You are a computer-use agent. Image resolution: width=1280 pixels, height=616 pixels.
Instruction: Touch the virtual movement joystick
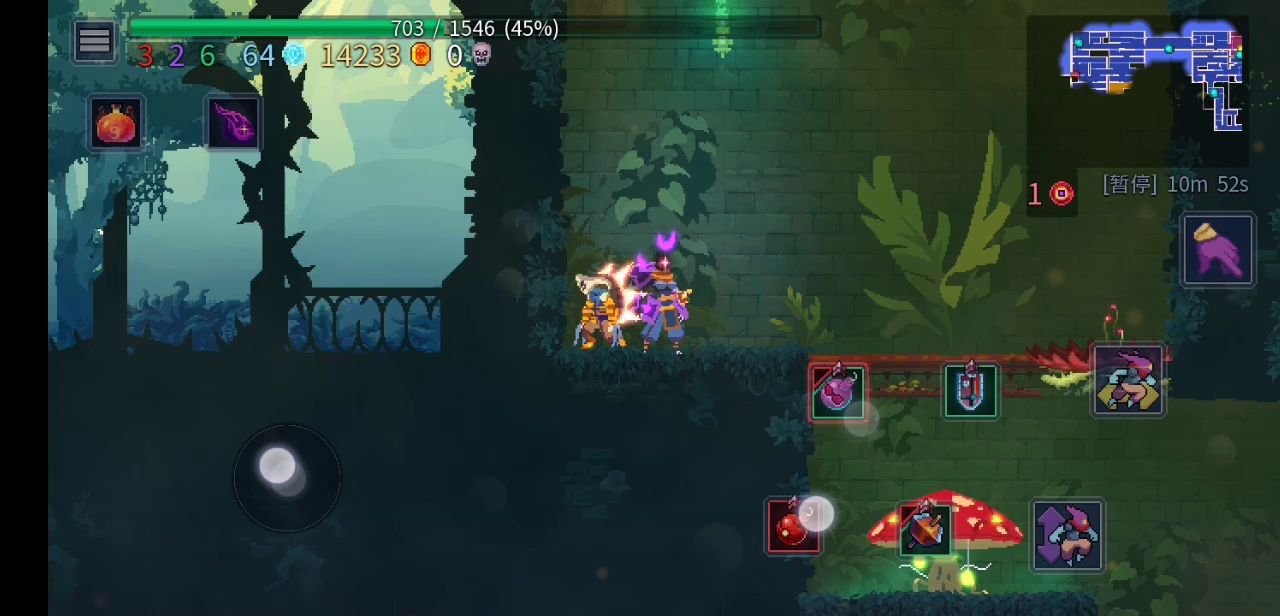(286, 477)
